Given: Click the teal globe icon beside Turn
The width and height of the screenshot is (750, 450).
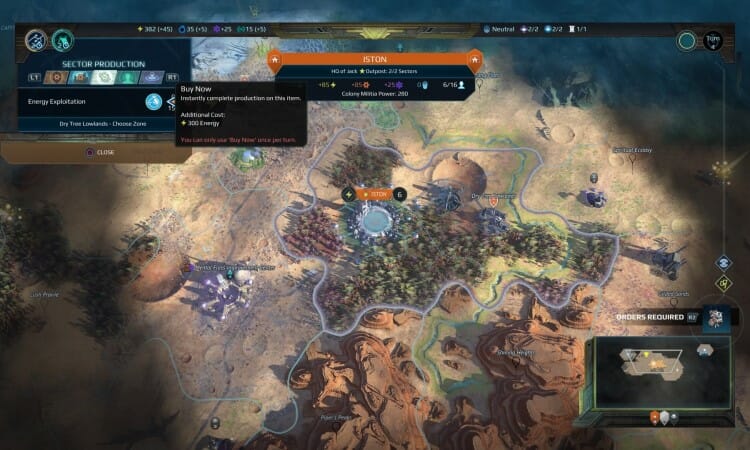Looking at the screenshot, I should click(x=686, y=41).
